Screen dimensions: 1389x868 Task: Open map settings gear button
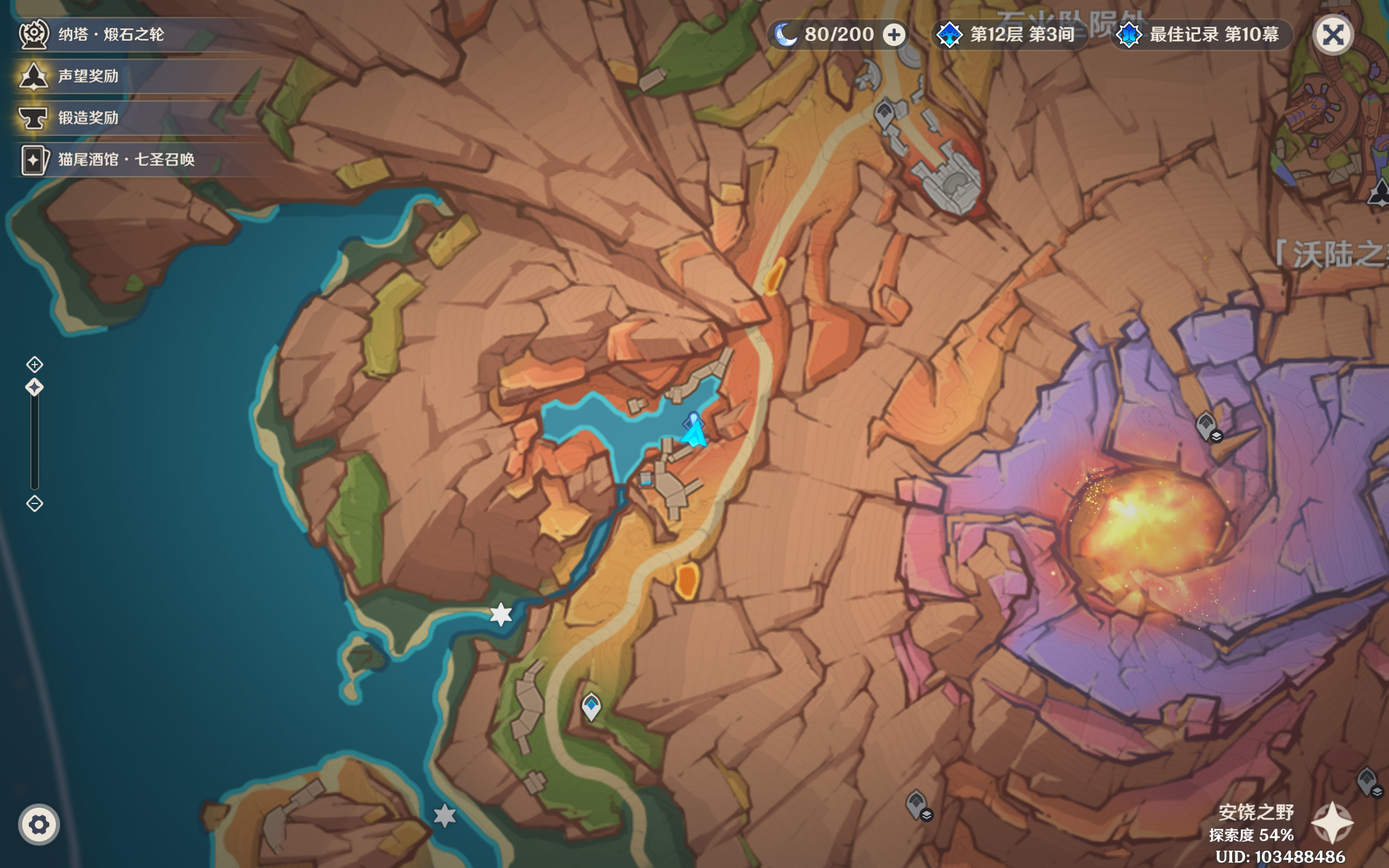pos(39,825)
